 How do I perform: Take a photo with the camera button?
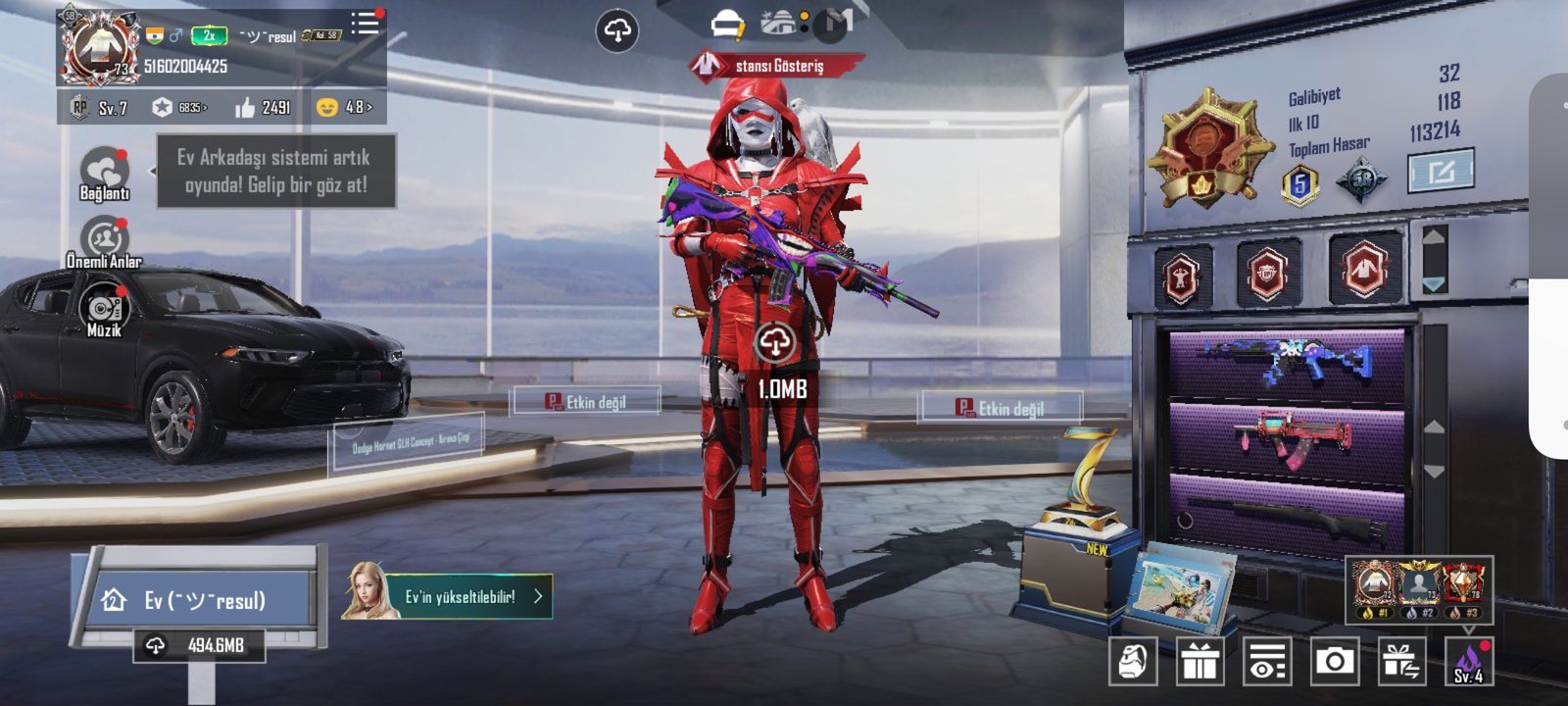click(1334, 662)
